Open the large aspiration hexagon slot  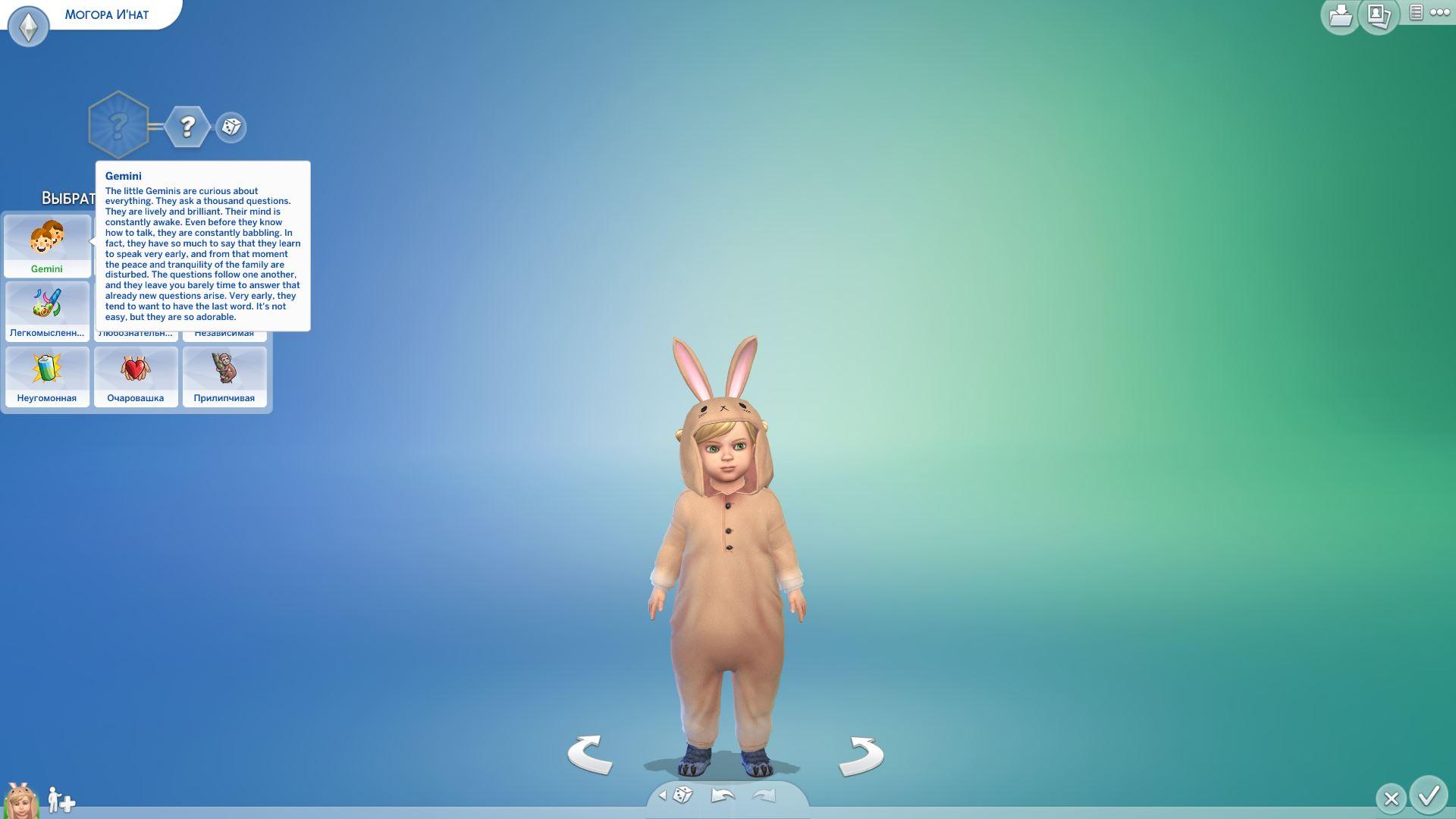[118, 125]
